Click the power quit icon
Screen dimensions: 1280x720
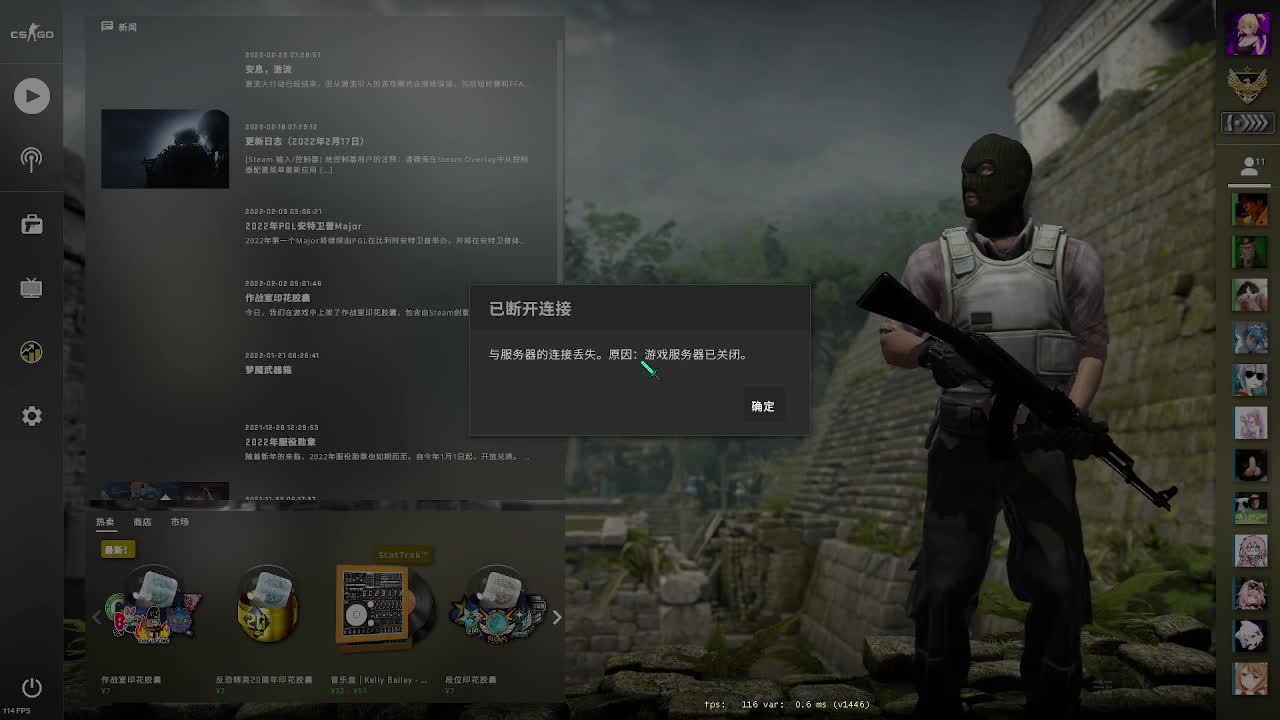[x=31, y=688]
